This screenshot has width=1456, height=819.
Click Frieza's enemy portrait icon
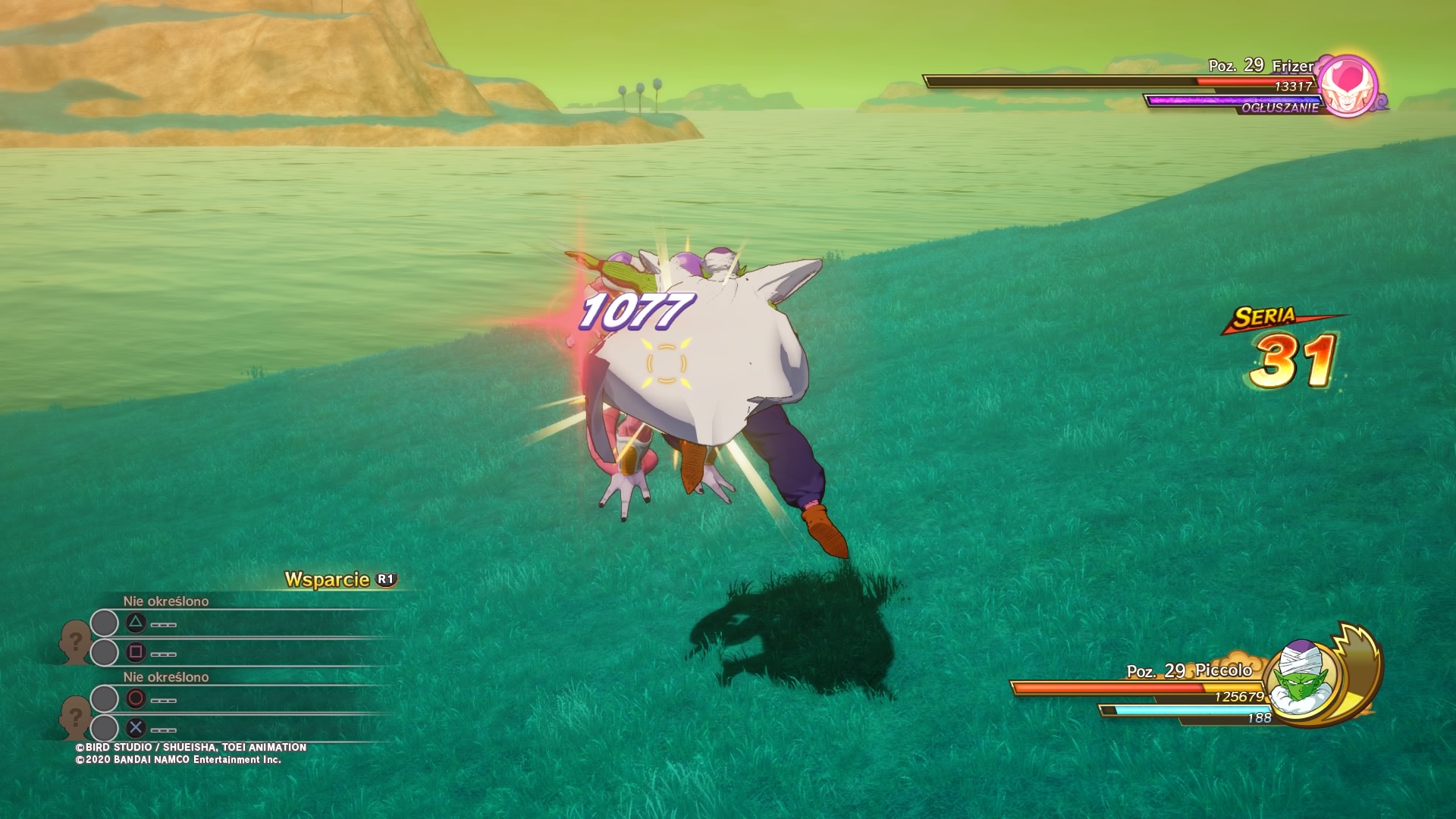pos(1348,86)
